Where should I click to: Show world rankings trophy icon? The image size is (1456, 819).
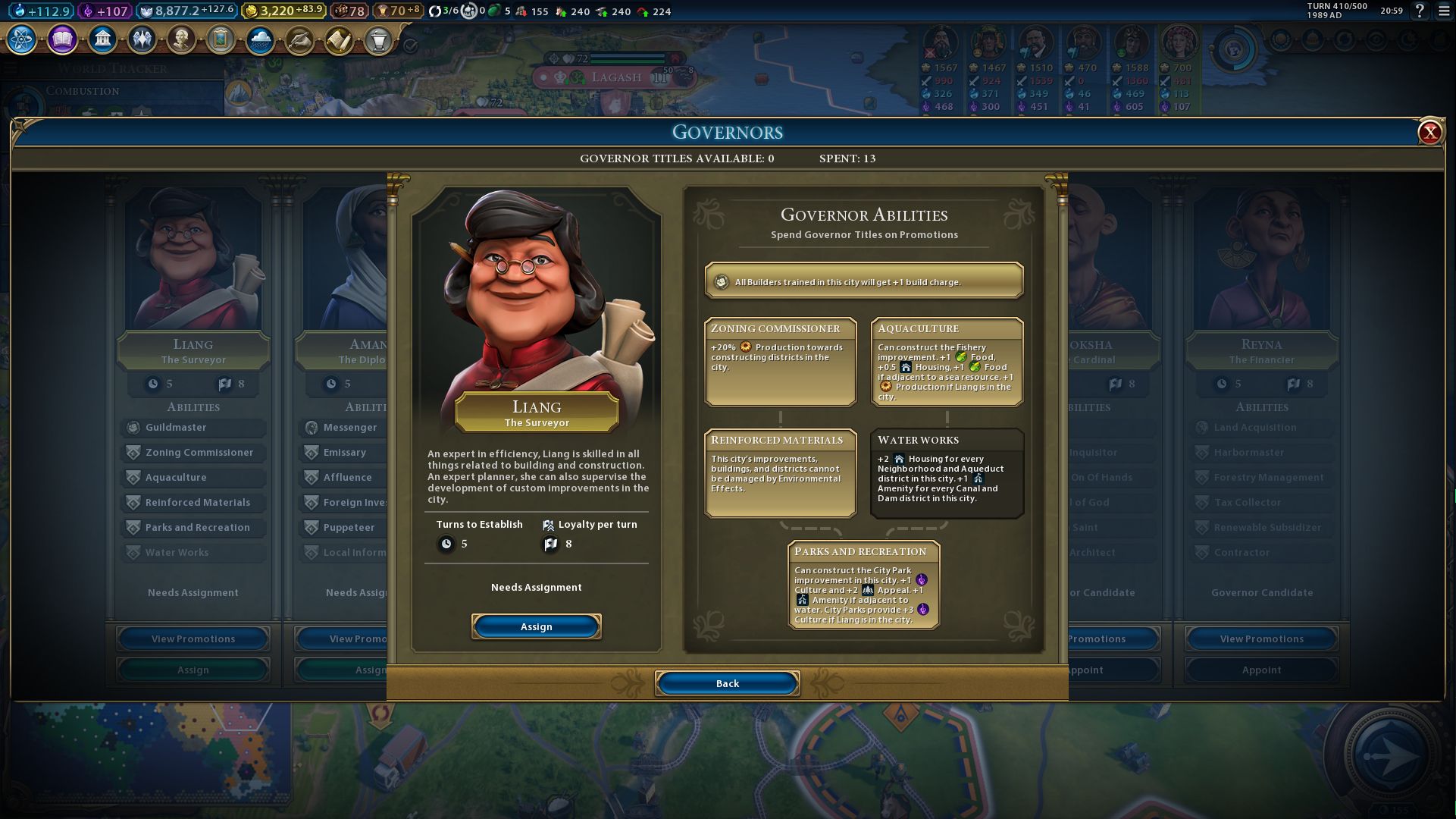point(378,39)
